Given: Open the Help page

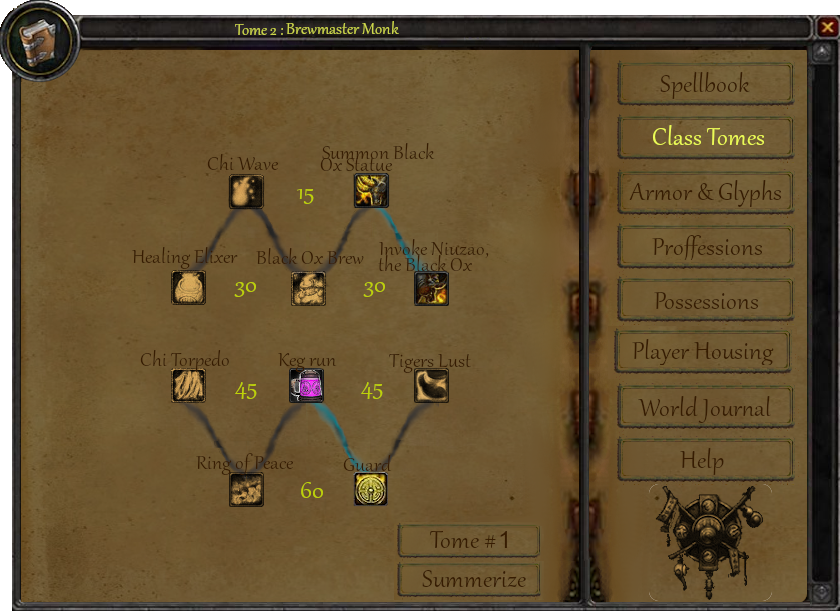Looking at the screenshot, I should click(x=705, y=461).
